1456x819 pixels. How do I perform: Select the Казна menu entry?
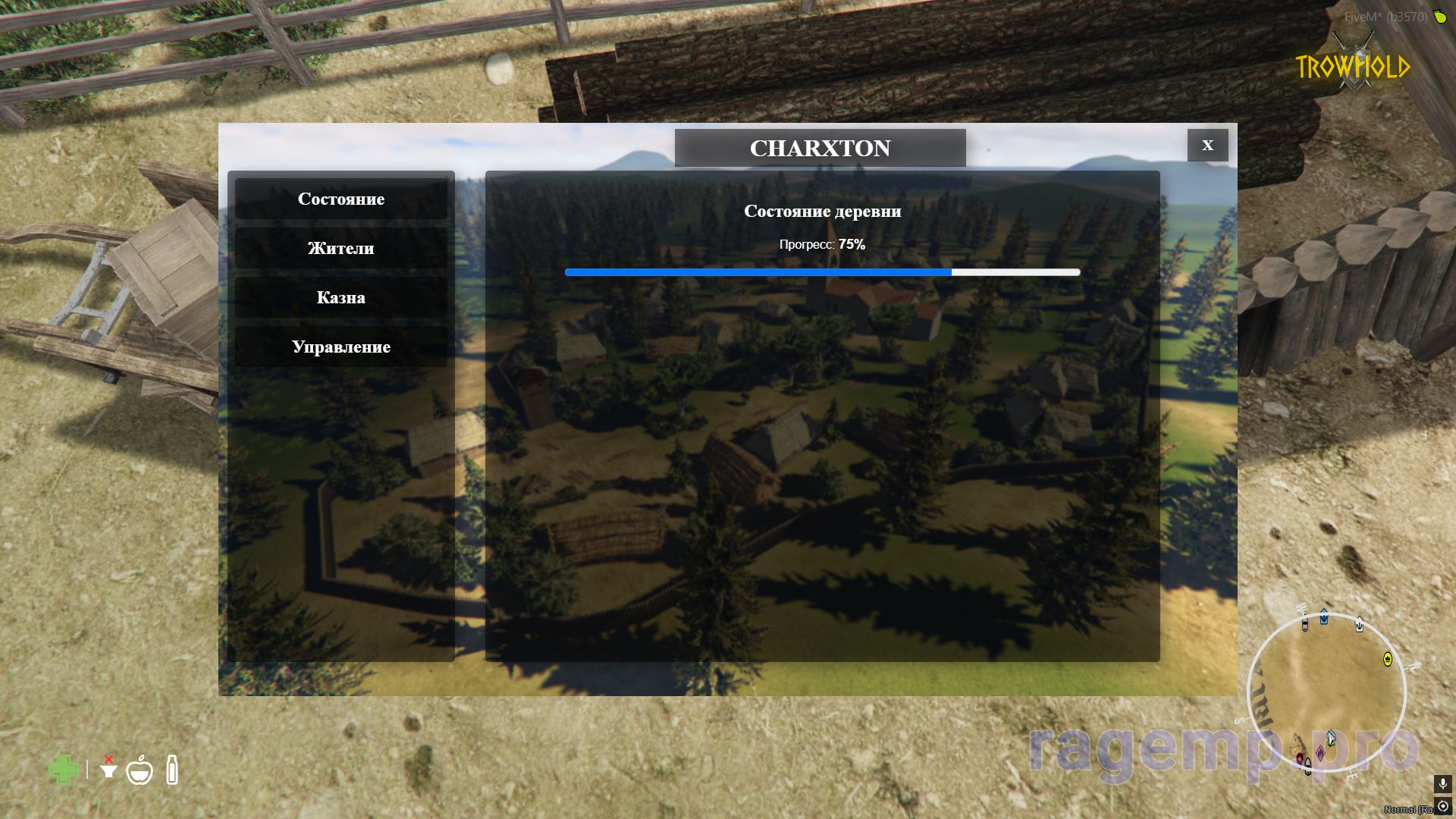pos(340,297)
